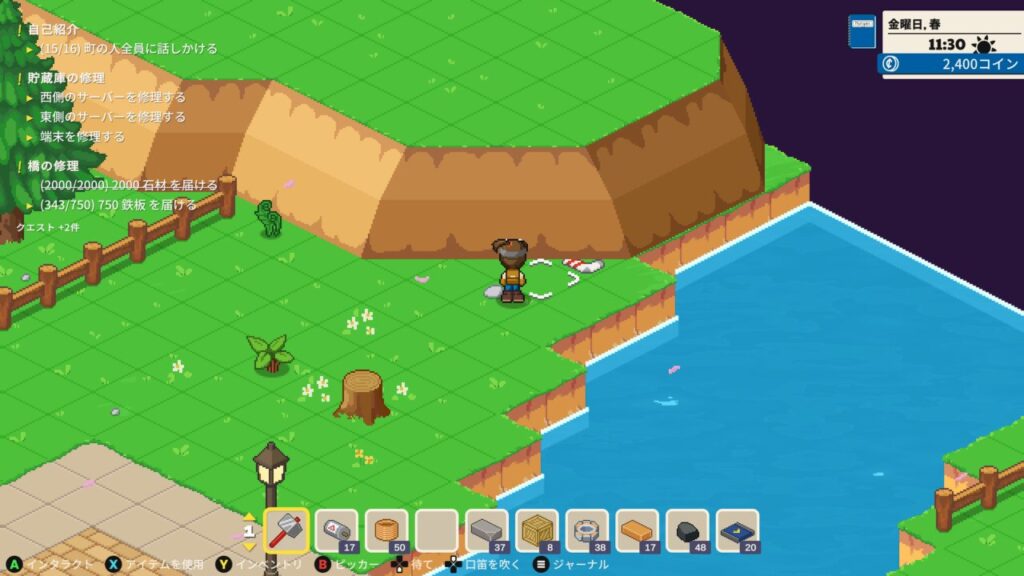The height and width of the screenshot is (576, 1024).
Task: Select the black coal slot
Action: click(687, 530)
